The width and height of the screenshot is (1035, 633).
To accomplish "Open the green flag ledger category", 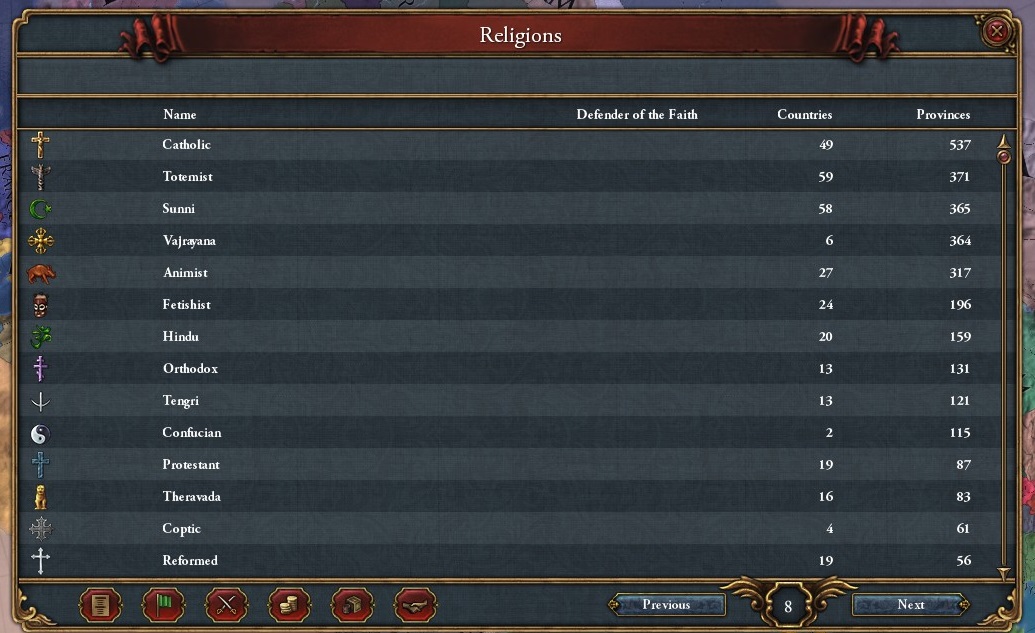I will click(x=164, y=604).
